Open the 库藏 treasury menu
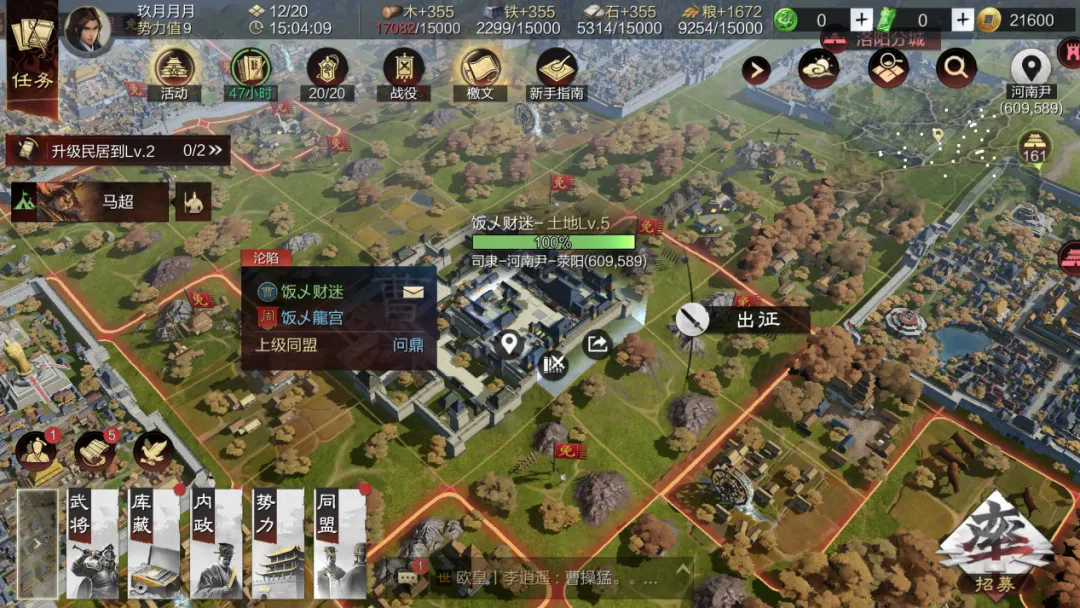Viewport: 1080px width, 608px height. point(154,543)
